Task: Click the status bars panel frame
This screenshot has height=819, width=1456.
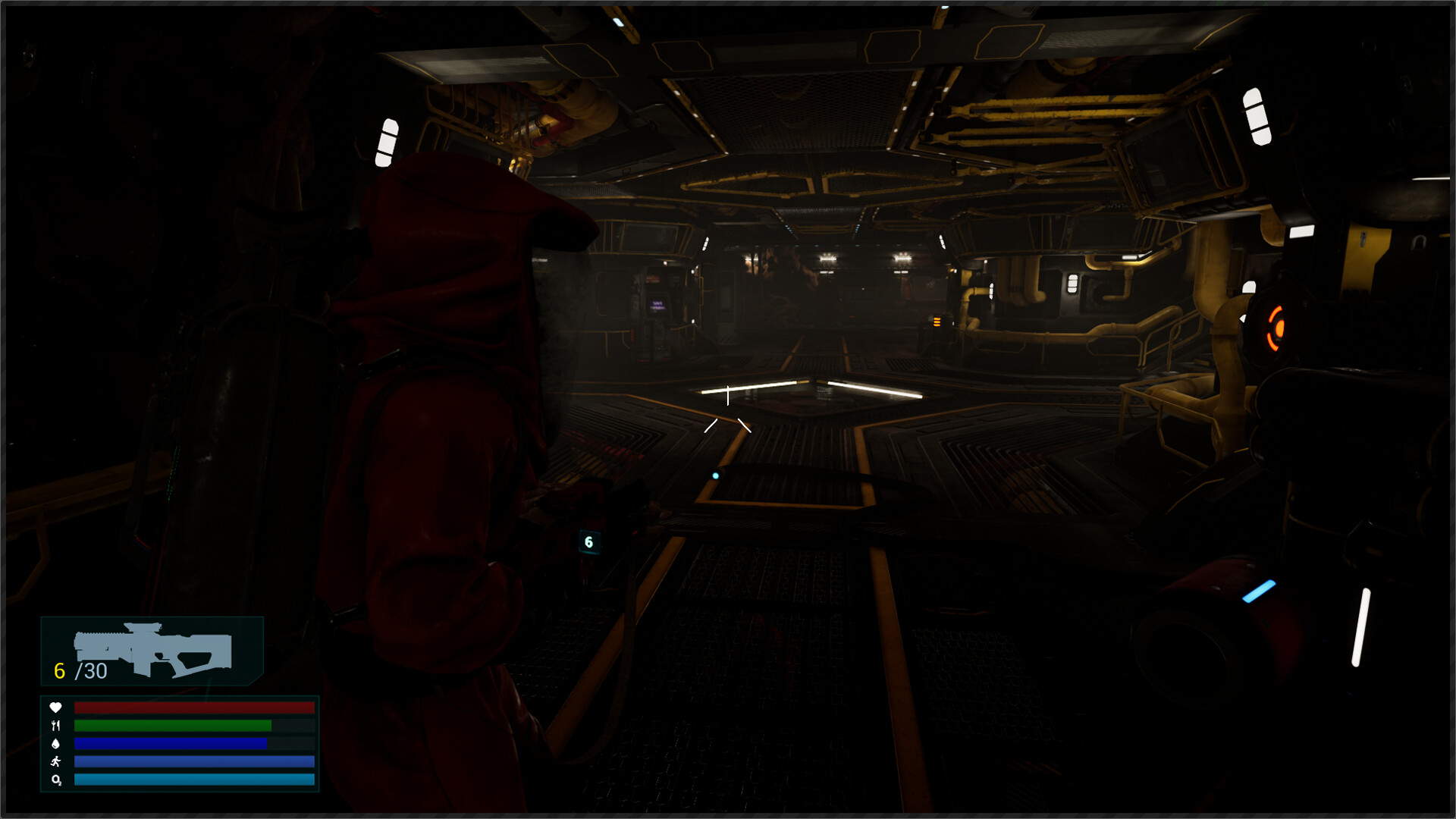Action: (179, 743)
